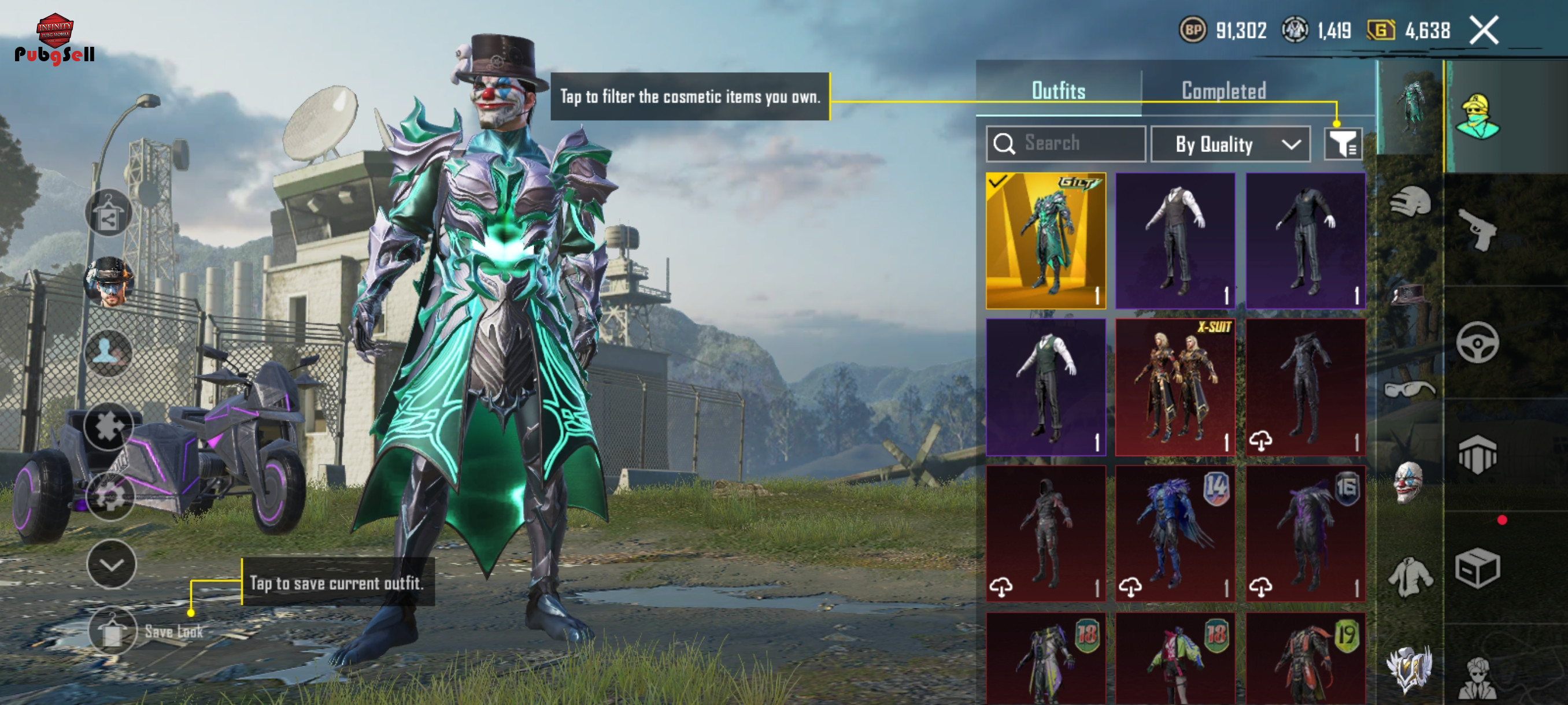Choose the X-Suit golden outfit tile
The width and height of the screenshot is (1568, 705).
pos(1175,388)
